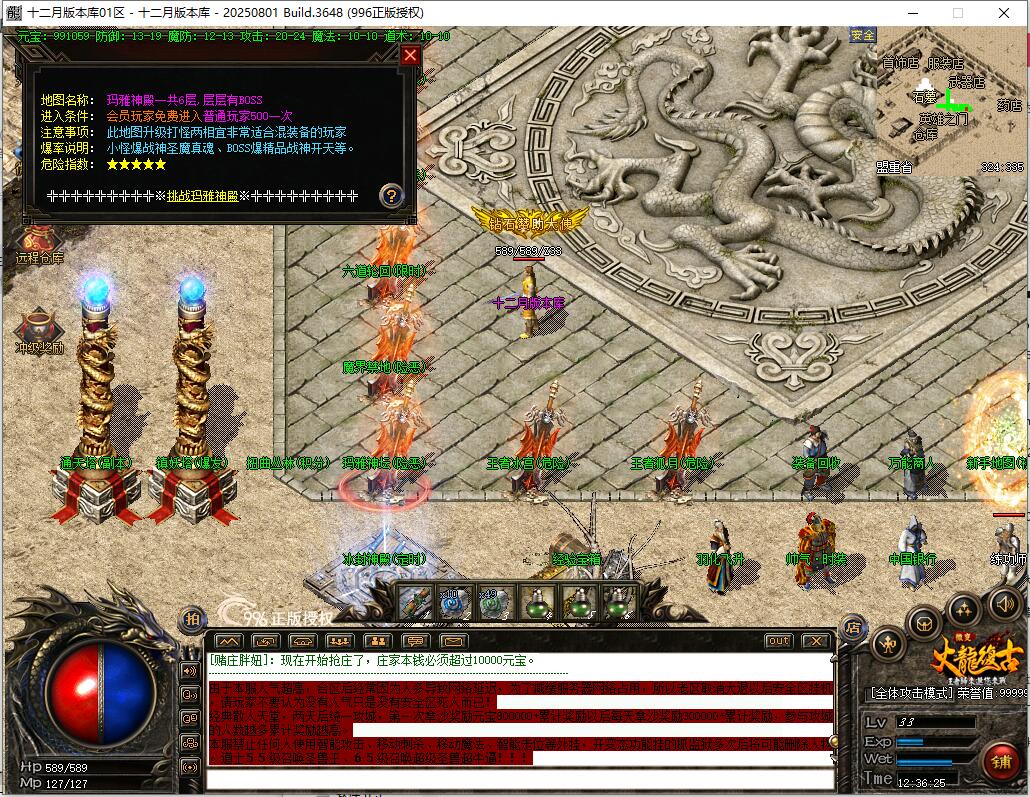The width and height of the screenshot is (1030, 797).
Task: Toggle the speaker sound button
Action: coord(1004,603)
